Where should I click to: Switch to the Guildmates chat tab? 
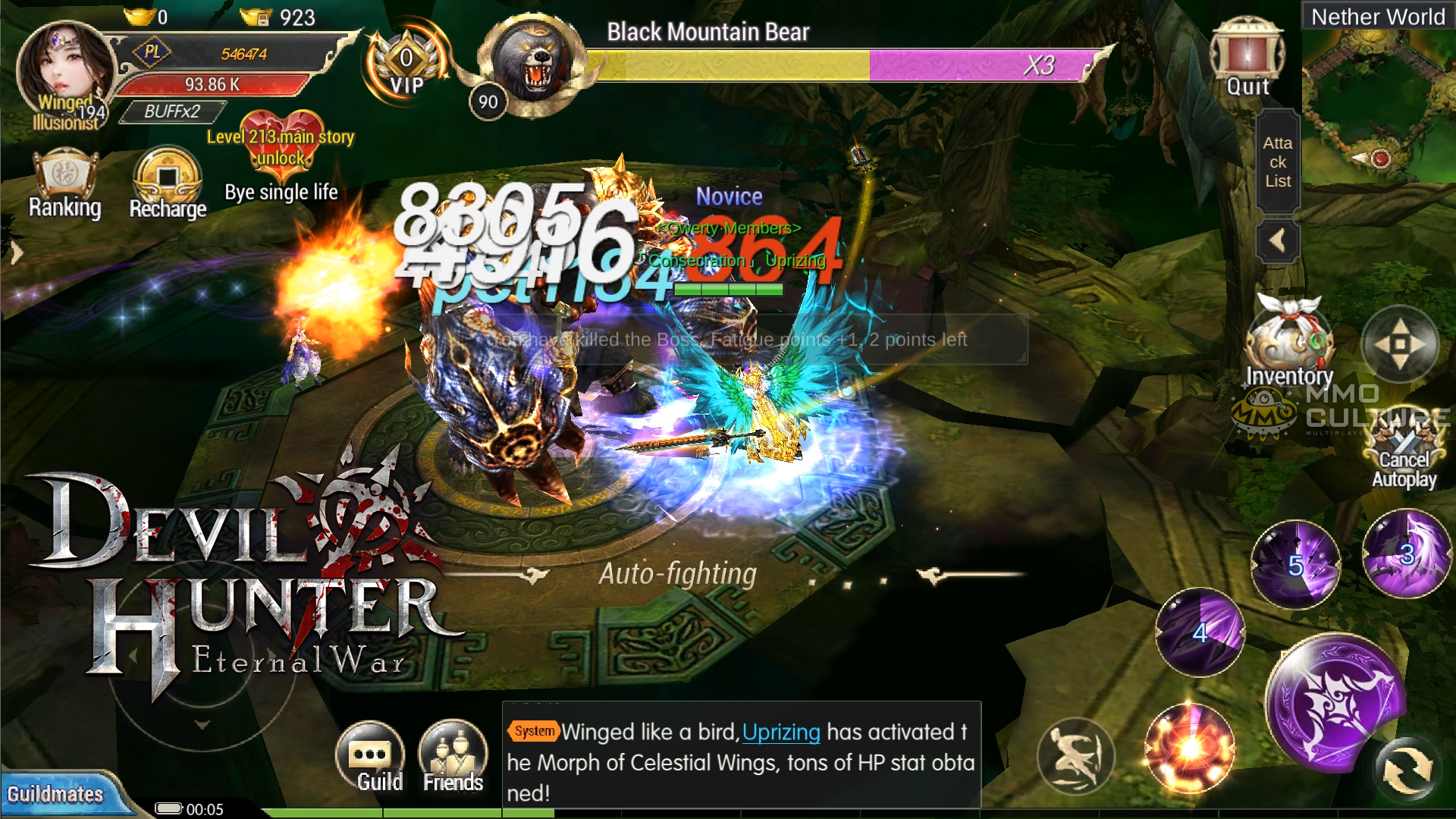[55, 794]
